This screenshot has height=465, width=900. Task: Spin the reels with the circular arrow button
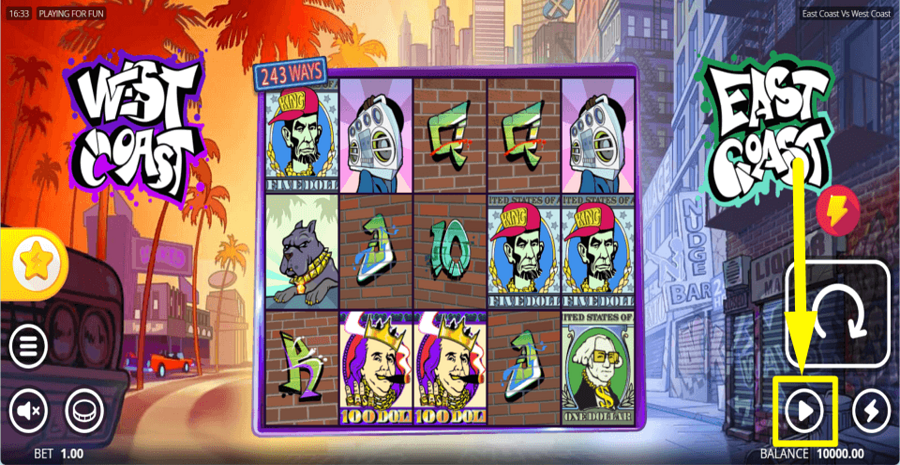pos(838,310)
